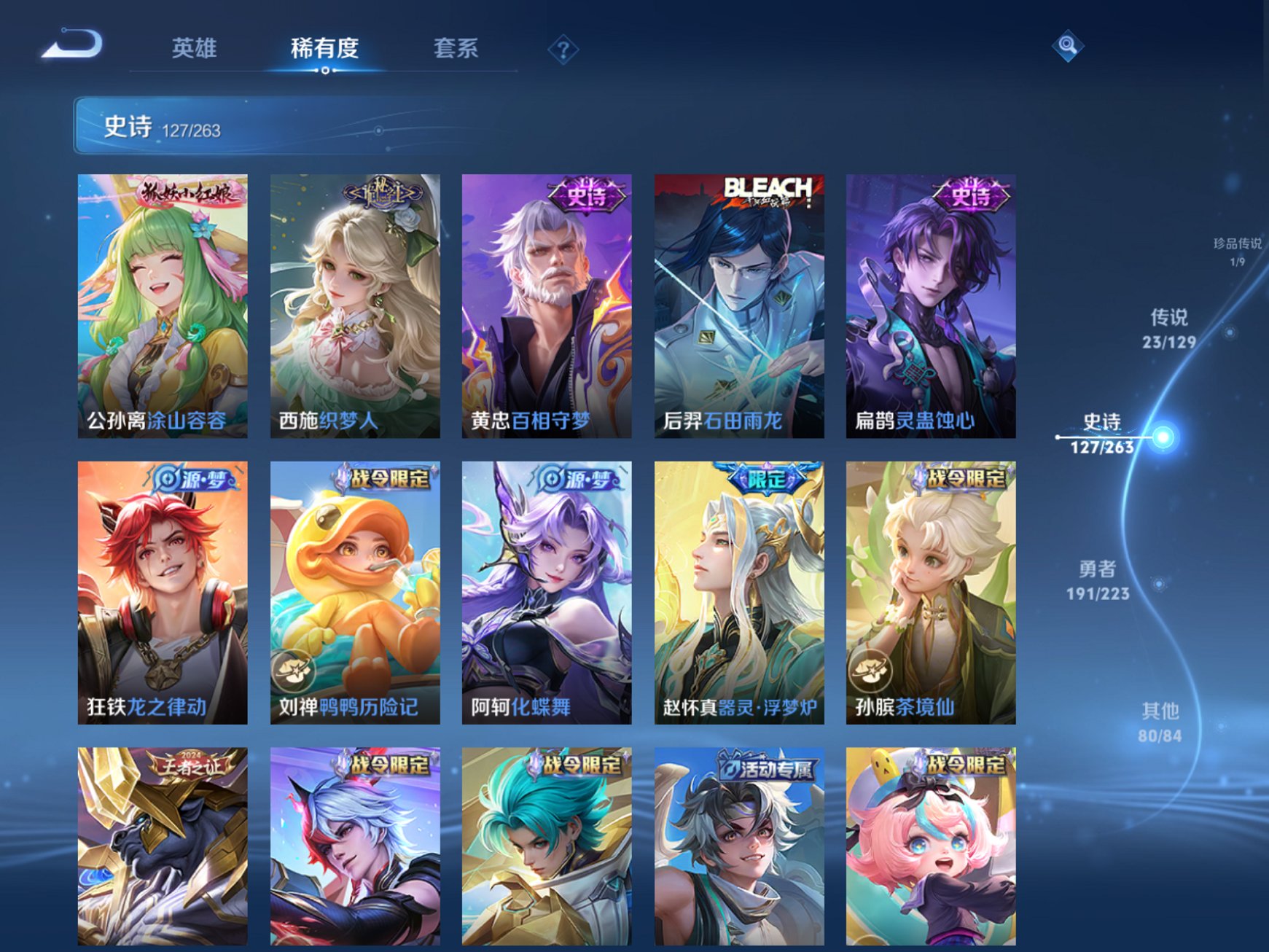The image size is (1269, 952).
Task: Open search with the magnifier icon
Action: pyautogui.click(x=1066, y=47)
